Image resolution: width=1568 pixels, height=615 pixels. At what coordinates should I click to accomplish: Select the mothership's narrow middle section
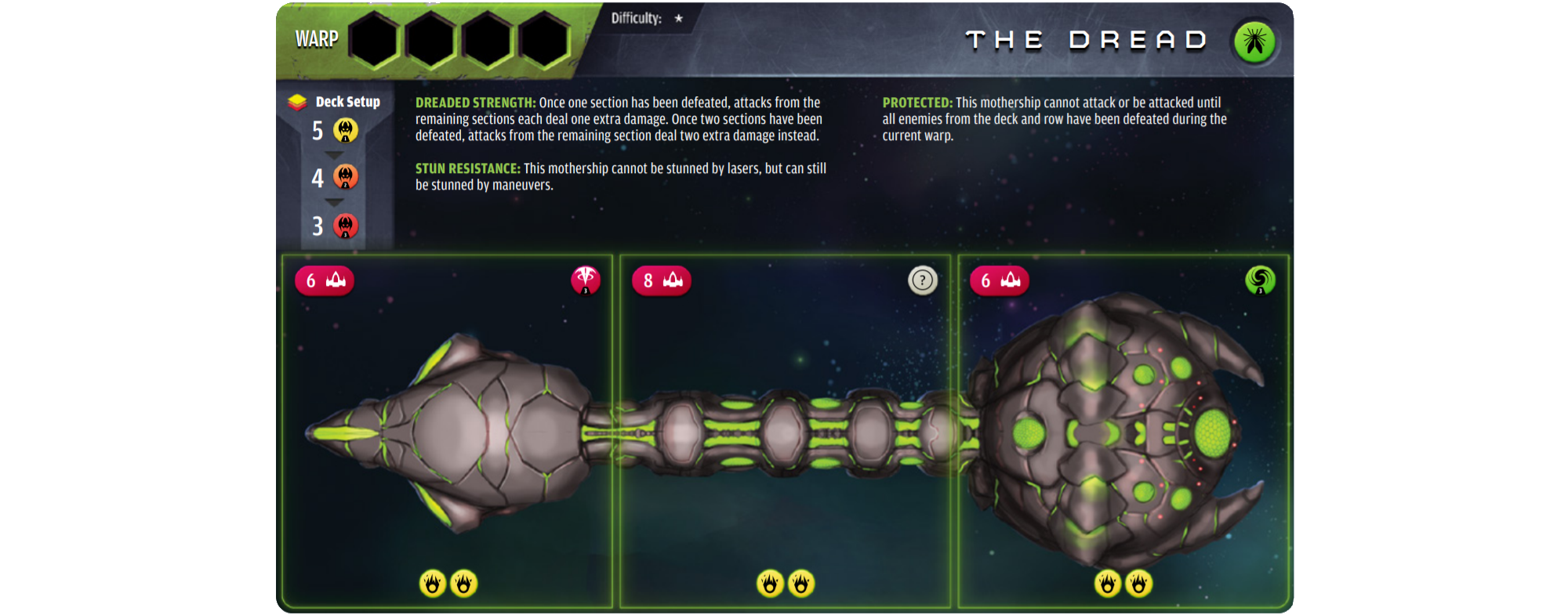pos(784,431)
